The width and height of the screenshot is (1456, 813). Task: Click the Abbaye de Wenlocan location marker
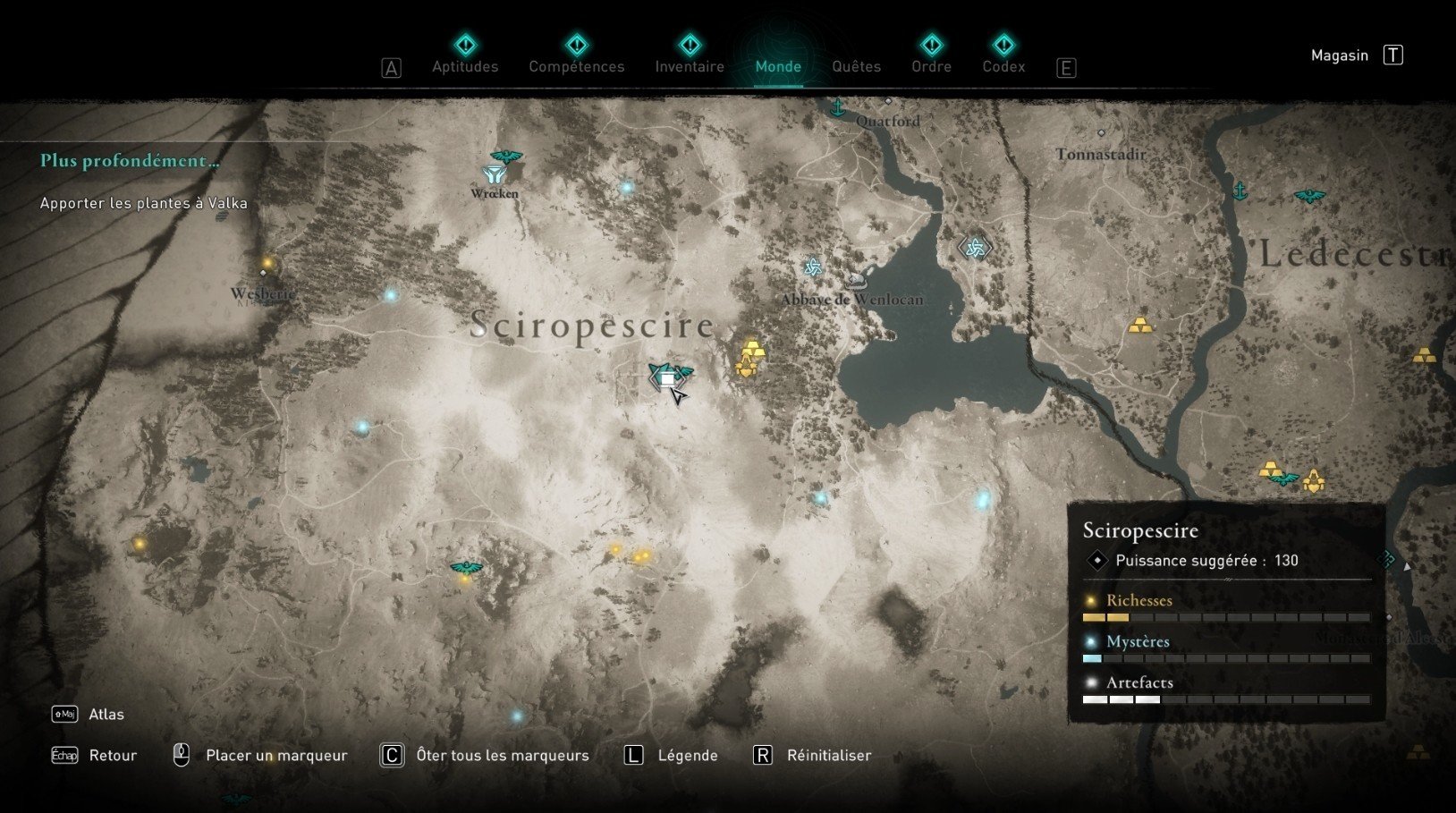[x=856, y=283]
